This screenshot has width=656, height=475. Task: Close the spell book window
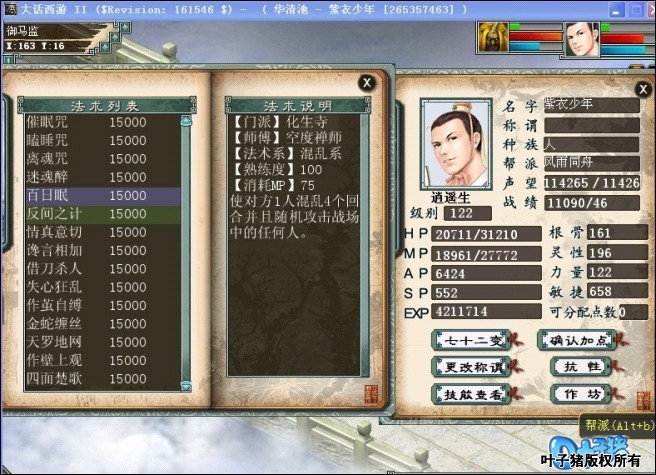tap(368, 82)
